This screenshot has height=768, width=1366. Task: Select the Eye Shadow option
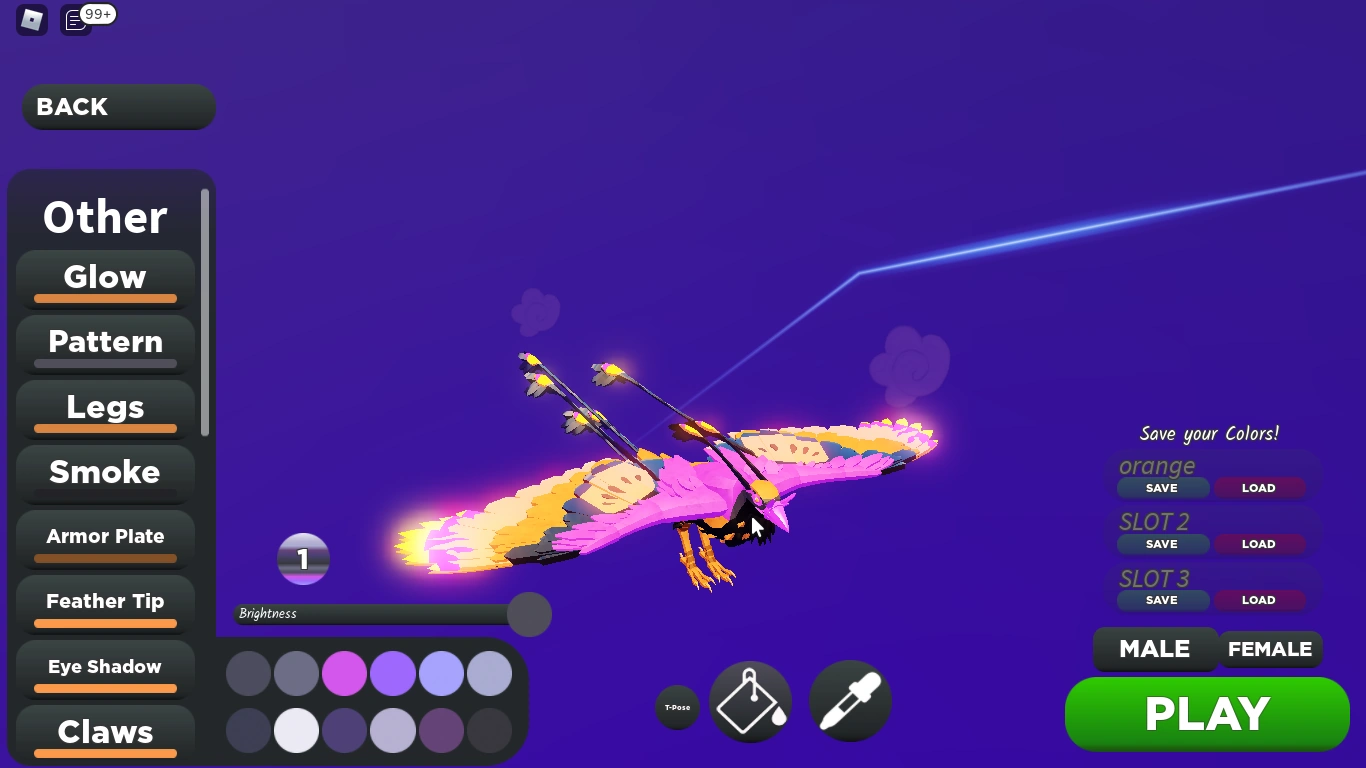(105, 666)
